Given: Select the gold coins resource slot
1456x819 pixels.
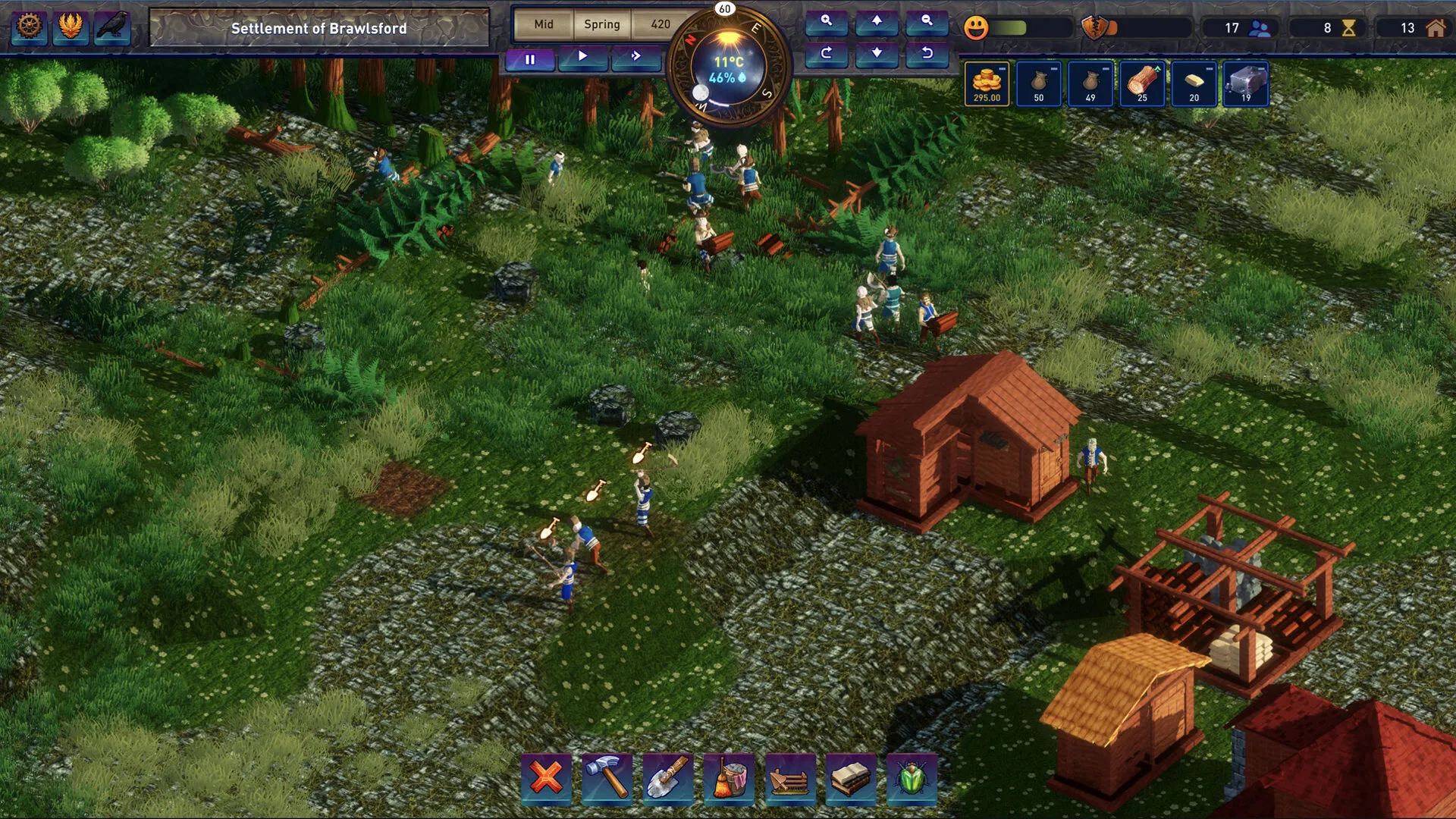Looking at the screenshot, I should pyautogui.click(x=987, y=83).
